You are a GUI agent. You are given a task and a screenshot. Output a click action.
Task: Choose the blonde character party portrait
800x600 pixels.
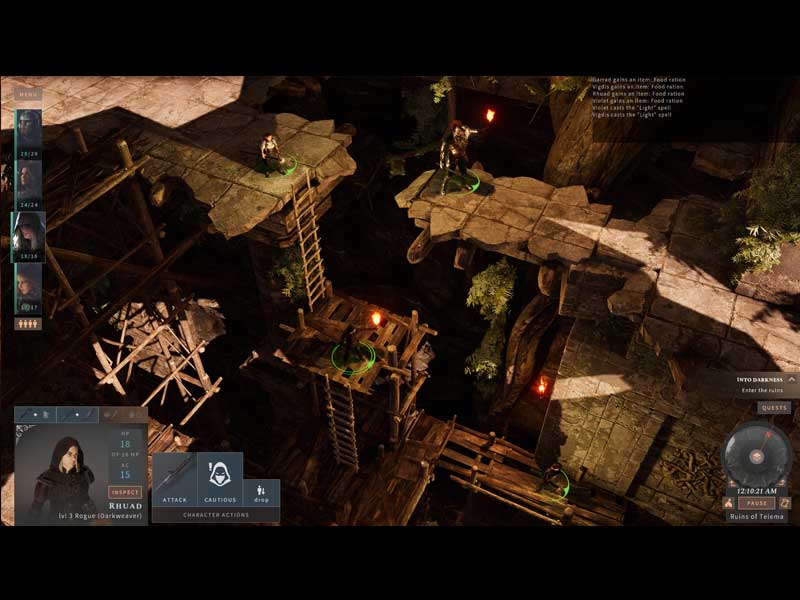pos(28,284)
